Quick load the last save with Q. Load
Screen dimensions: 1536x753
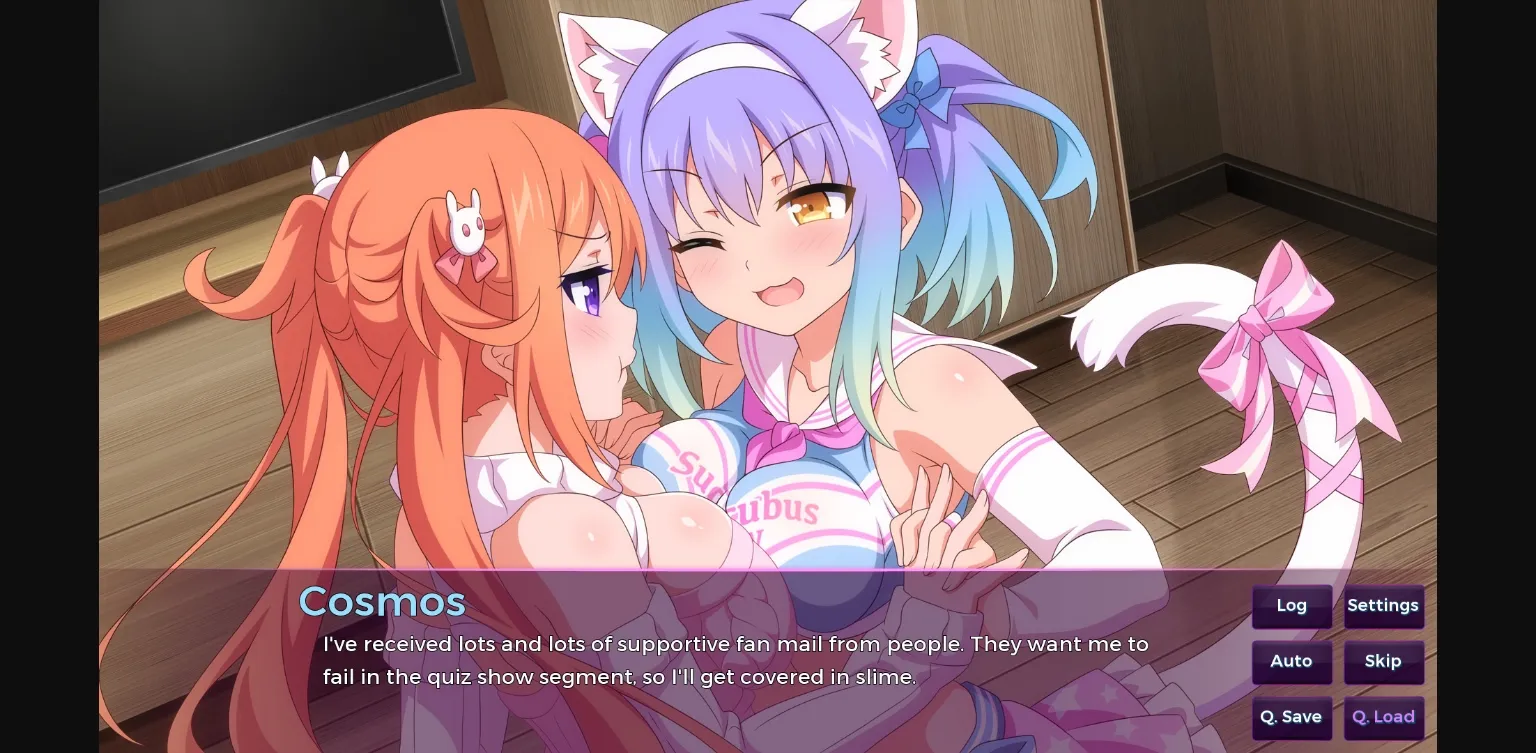click(1383, 717)
